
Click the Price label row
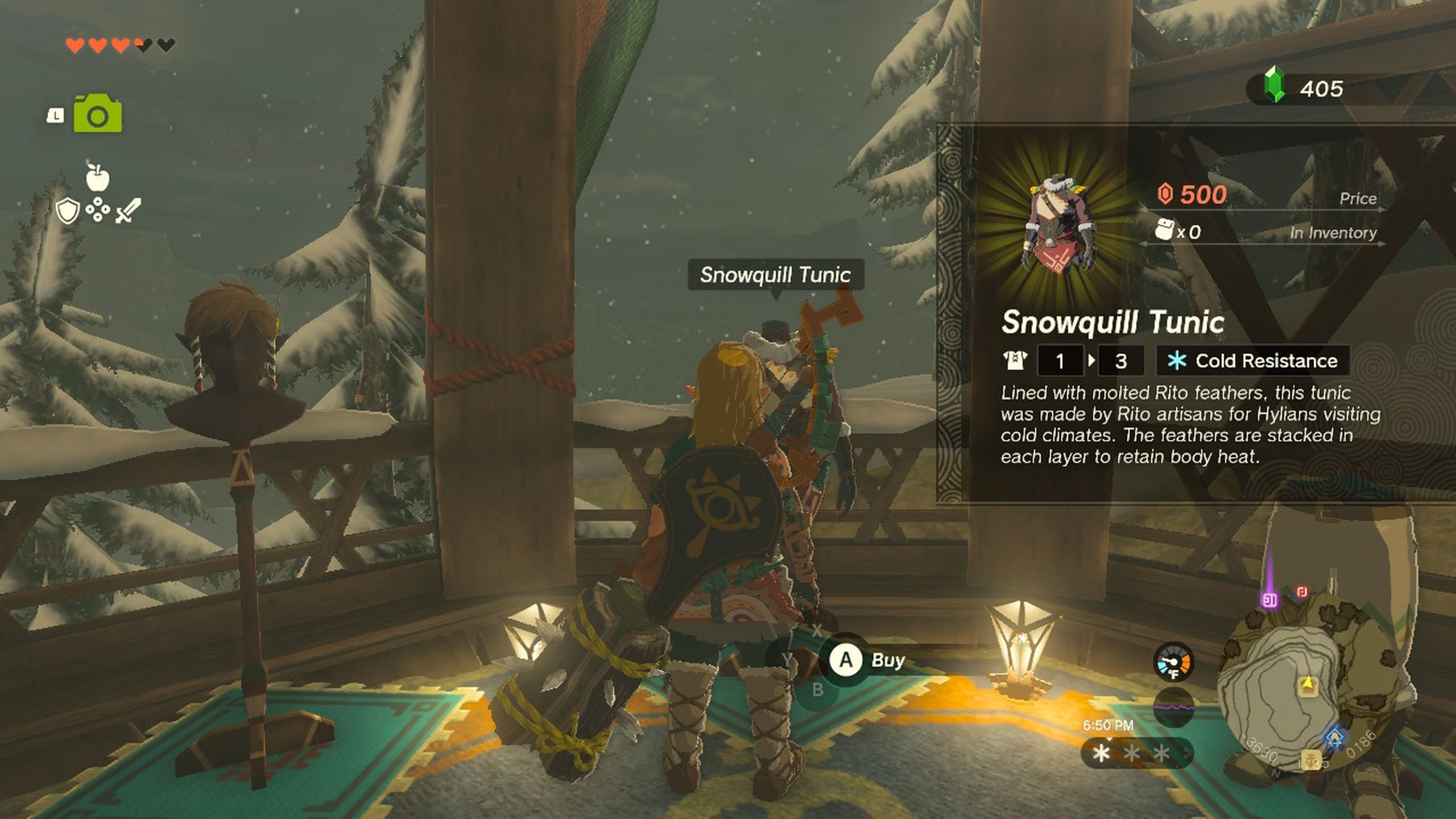point(1358,199)
